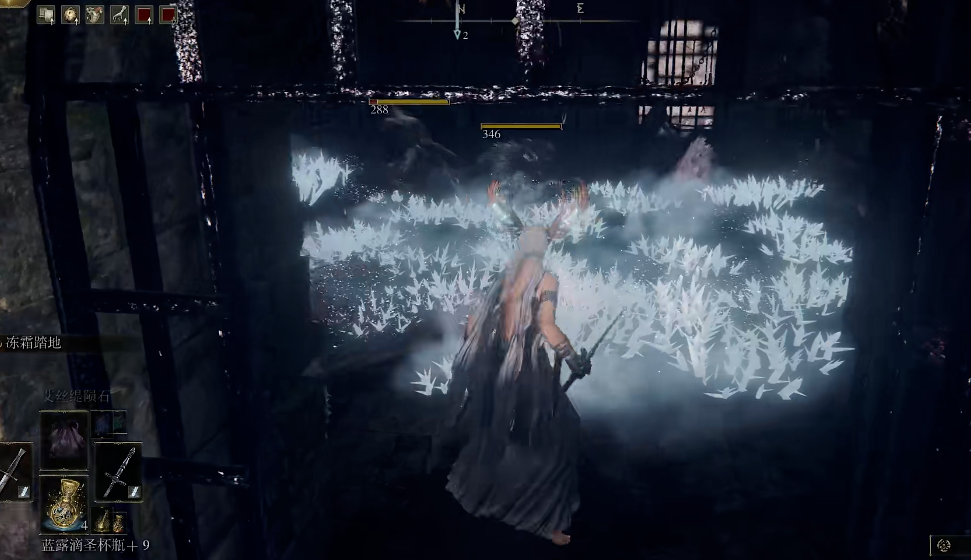The width and height of the screenshot is (971, 560).
Task: Click the bone-shaped buff status icon
Action: coord(119,14)
